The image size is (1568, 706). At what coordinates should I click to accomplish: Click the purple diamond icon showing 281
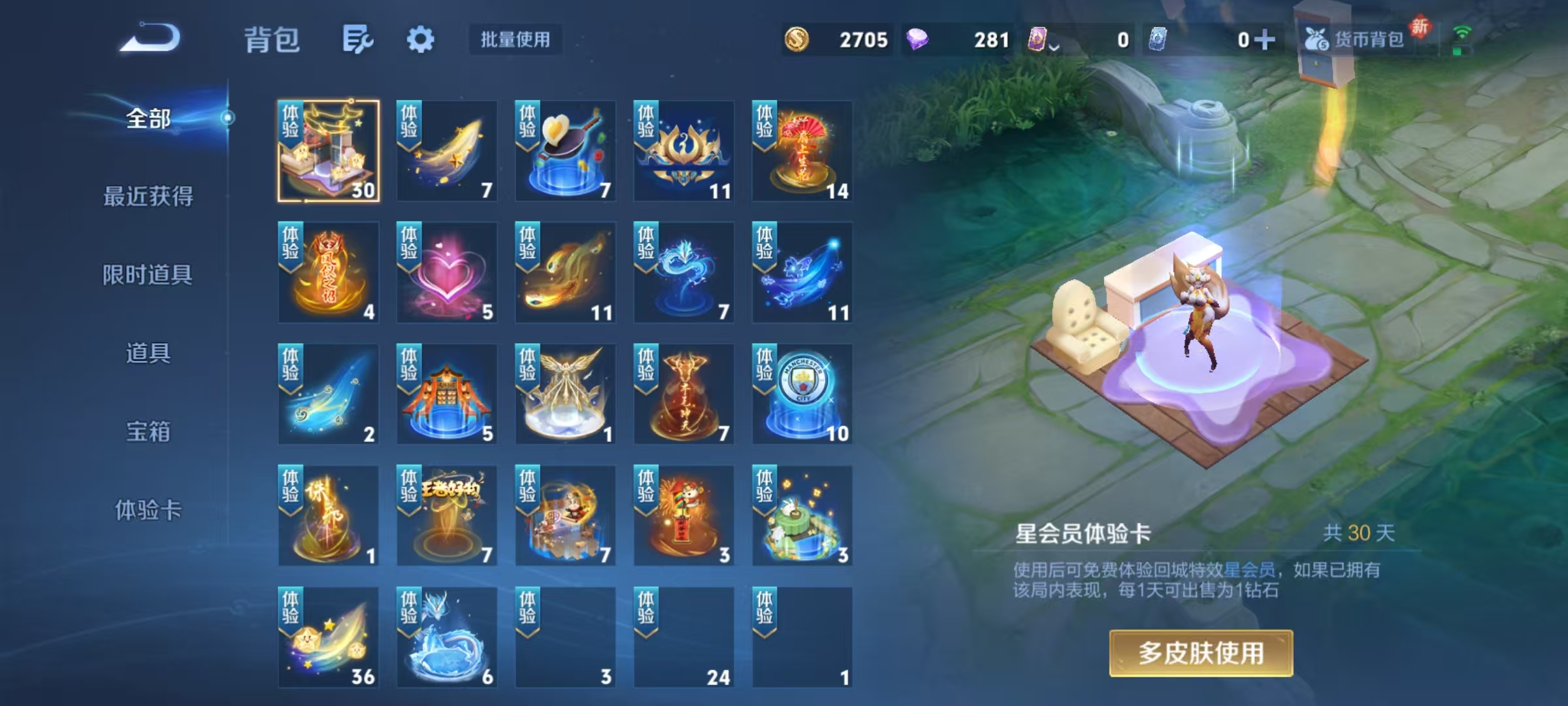[x=921, y=39]
